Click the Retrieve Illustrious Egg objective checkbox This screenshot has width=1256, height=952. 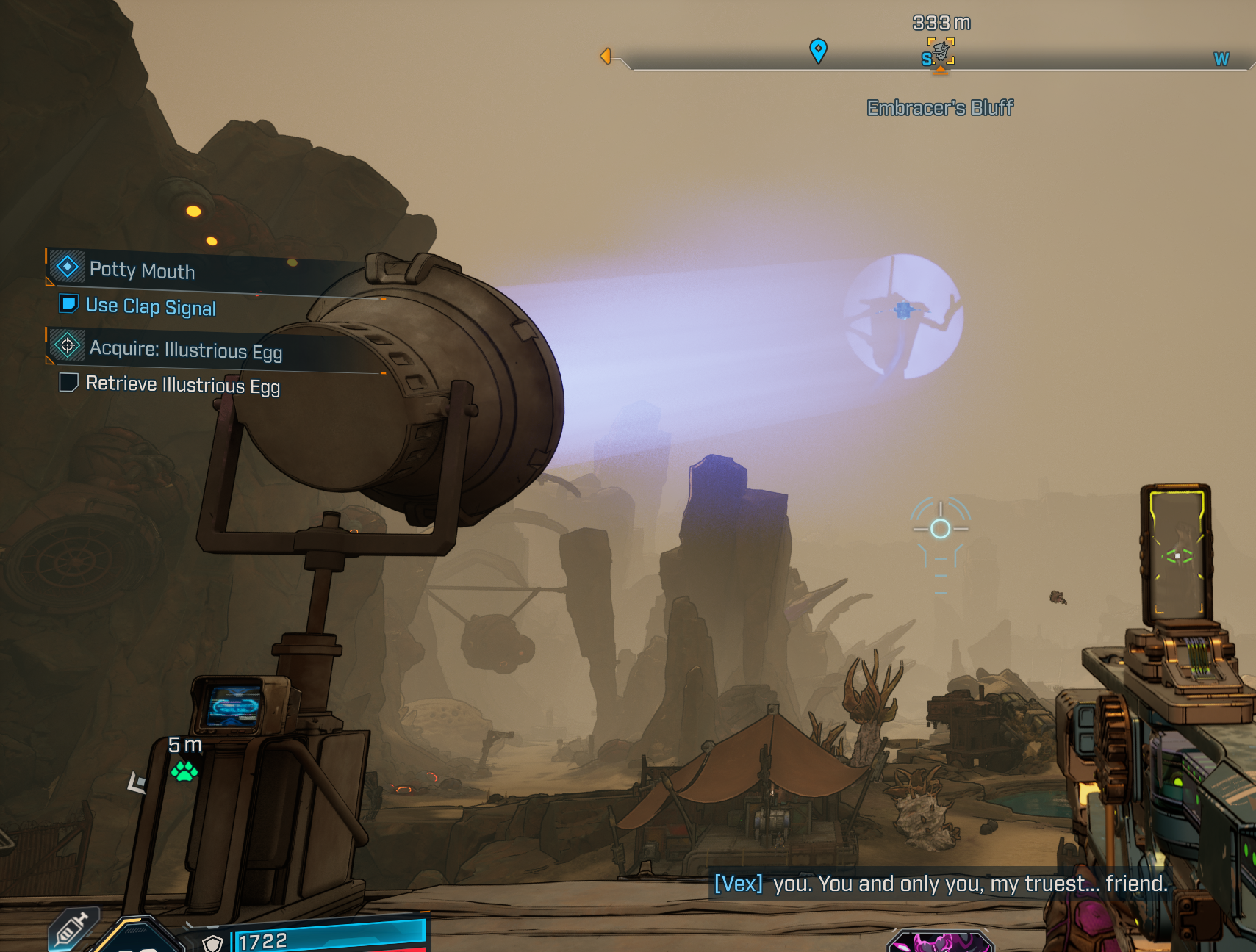tap(69, 383)
